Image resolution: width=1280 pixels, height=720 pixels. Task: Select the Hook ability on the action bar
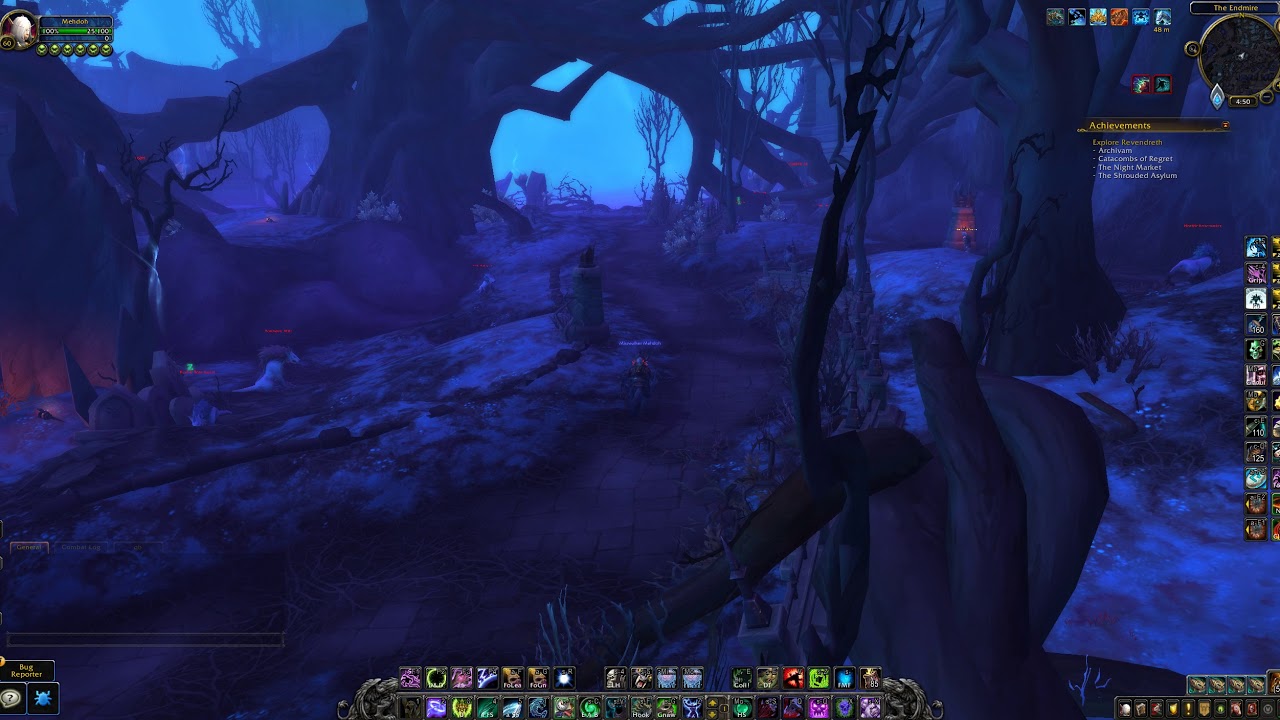[x=642, y=707]
